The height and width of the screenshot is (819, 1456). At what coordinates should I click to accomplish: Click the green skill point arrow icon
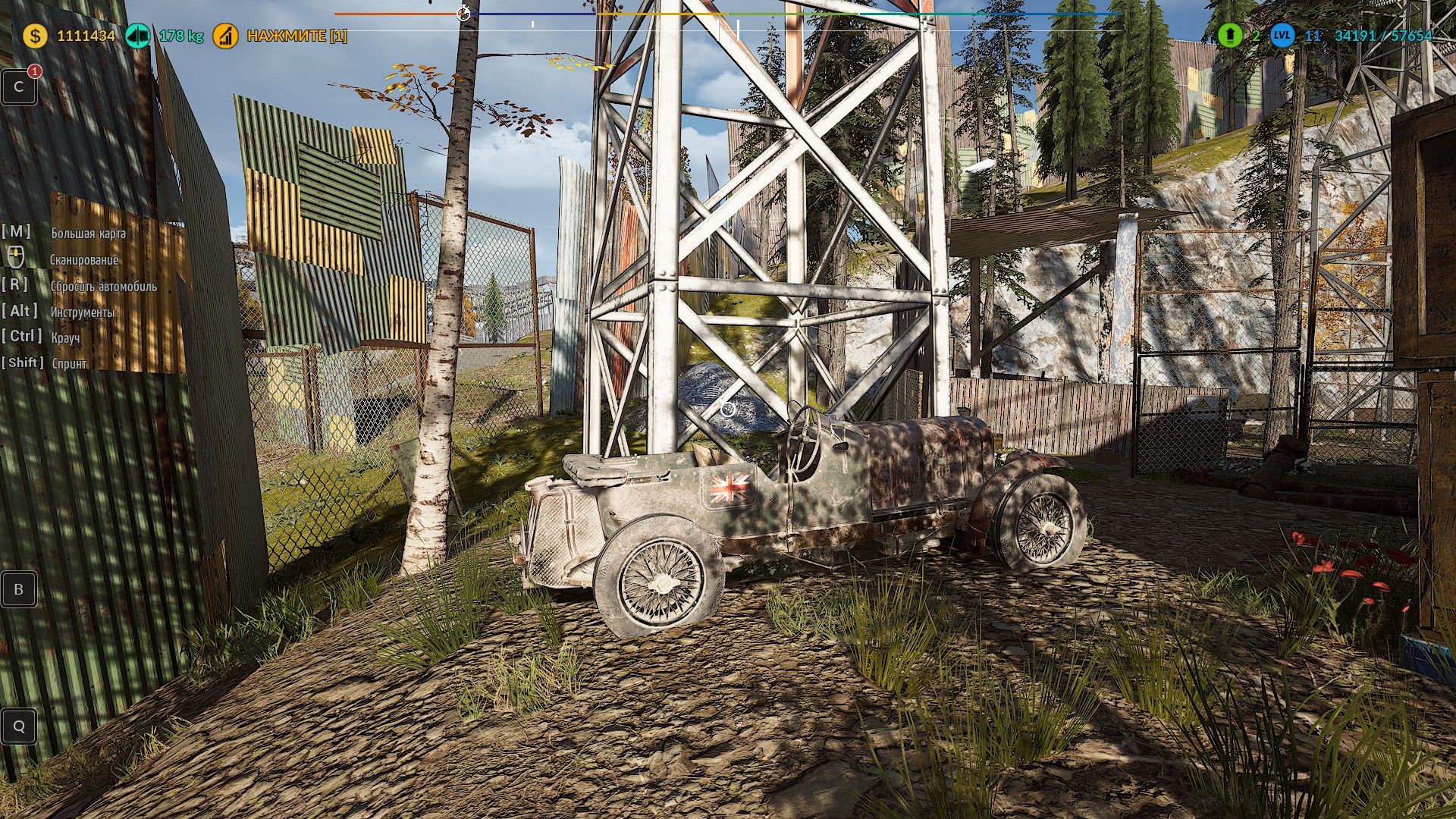coord(1230,35)
